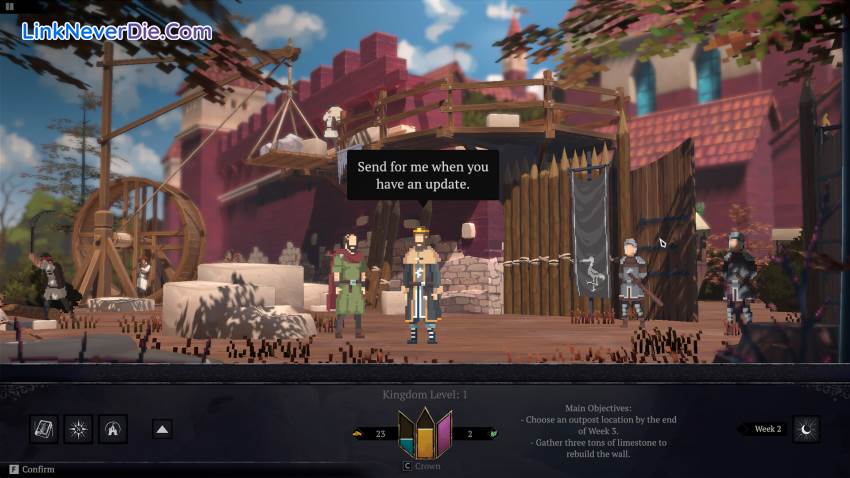This screenshot has height=478, width=850.
Task: Click the Crown banners emblem
Action: pyautogui.click(x=425, y=434)
